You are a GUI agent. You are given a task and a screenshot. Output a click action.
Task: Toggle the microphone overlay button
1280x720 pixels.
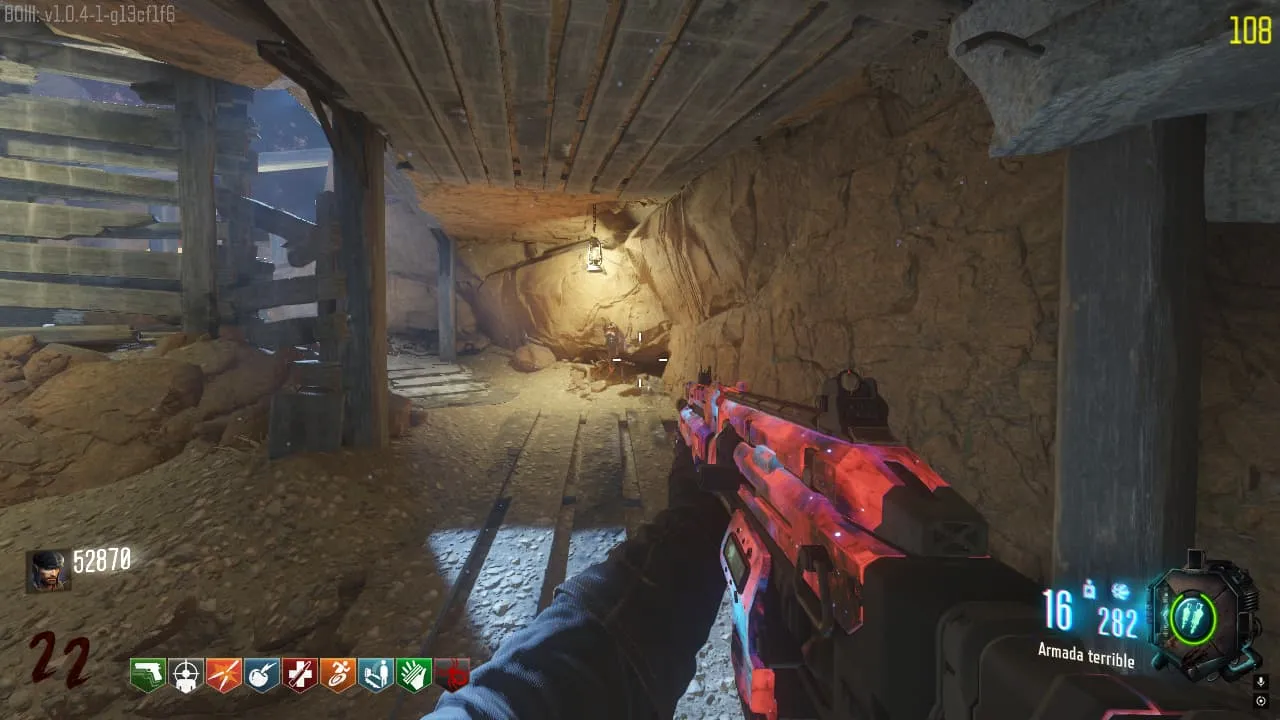(1260, 681)
